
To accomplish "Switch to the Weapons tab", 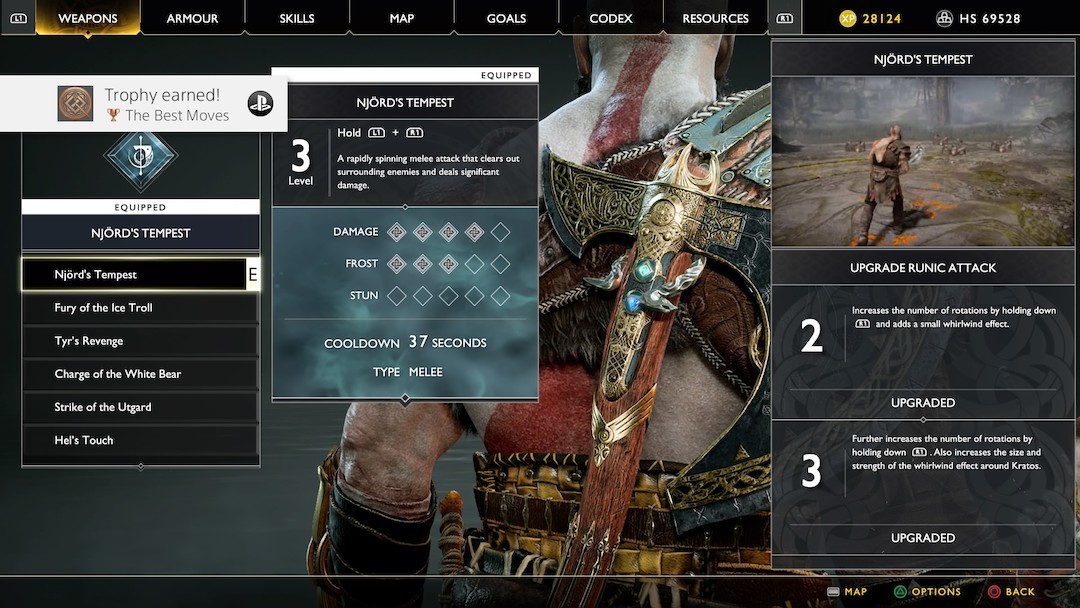I will coord(88,18).
